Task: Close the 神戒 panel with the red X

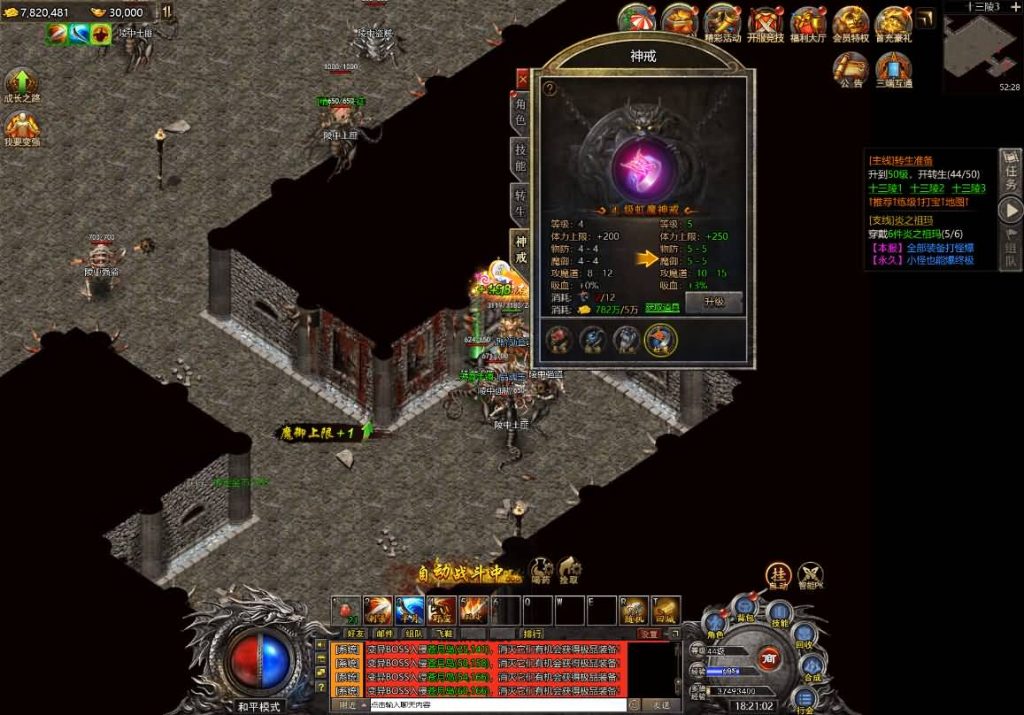Action: click(522, 78)
